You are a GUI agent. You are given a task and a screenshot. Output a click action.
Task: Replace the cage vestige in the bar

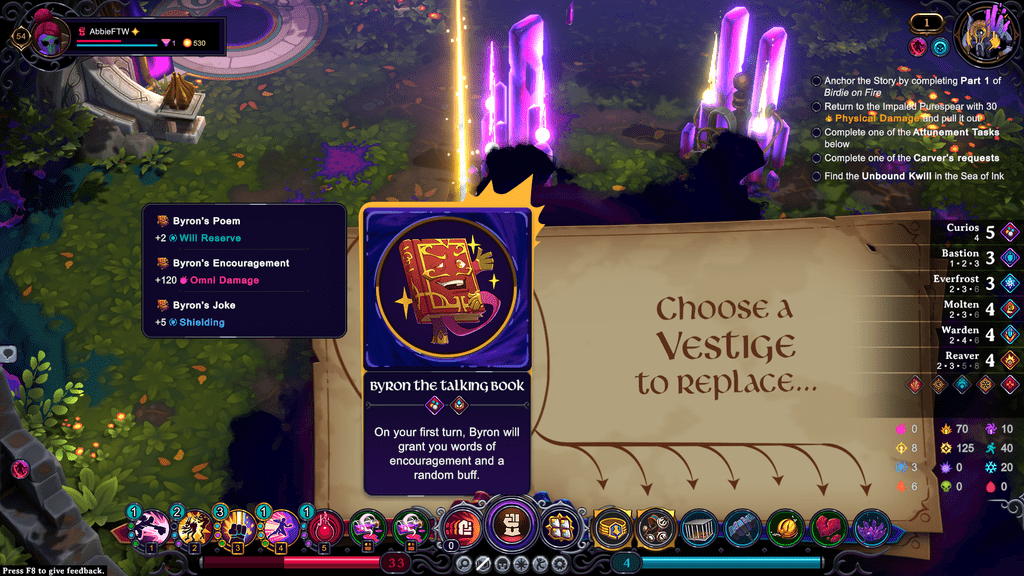(698, 527)
